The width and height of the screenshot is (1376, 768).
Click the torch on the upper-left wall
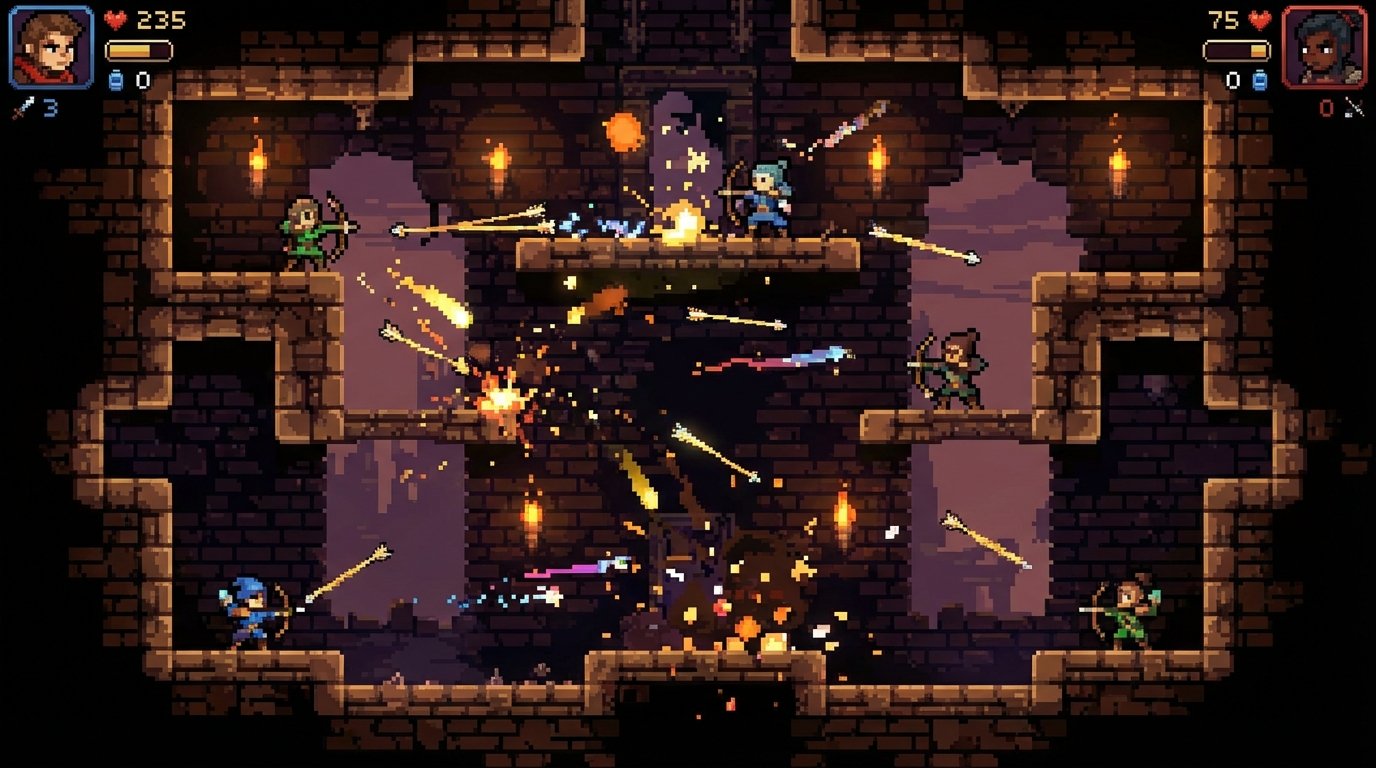click(x=258, y=163)
